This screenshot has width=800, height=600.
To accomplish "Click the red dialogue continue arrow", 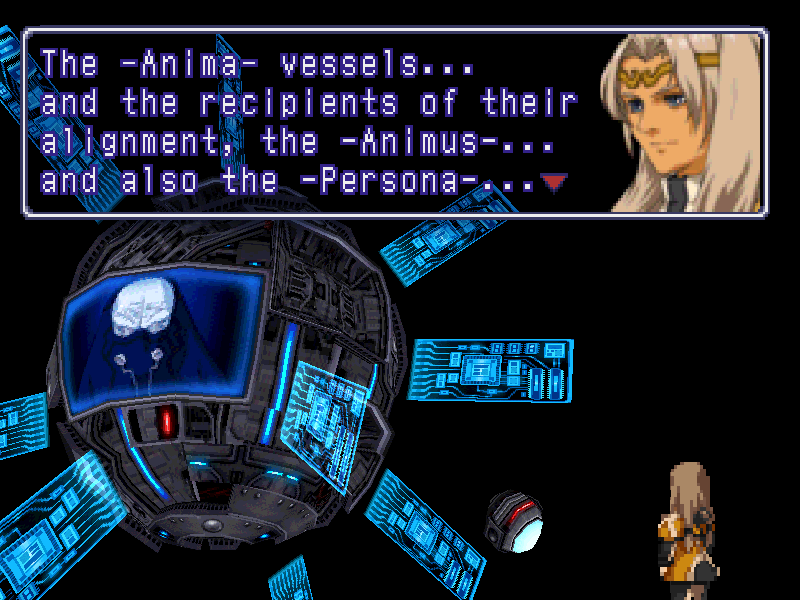I will tap(552, 182).
